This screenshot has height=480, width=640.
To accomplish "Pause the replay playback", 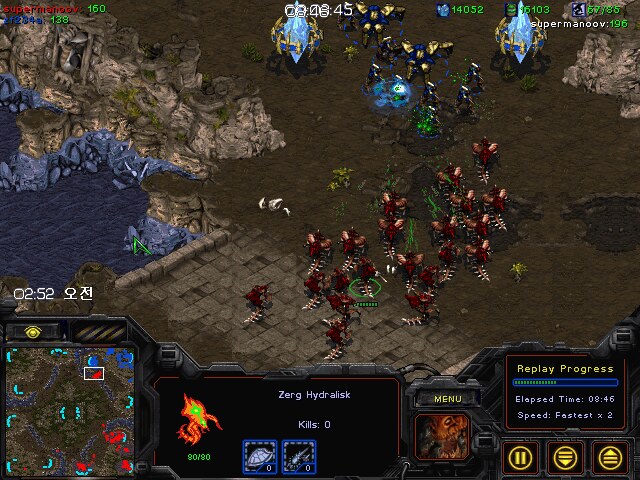I will (521, 457).
